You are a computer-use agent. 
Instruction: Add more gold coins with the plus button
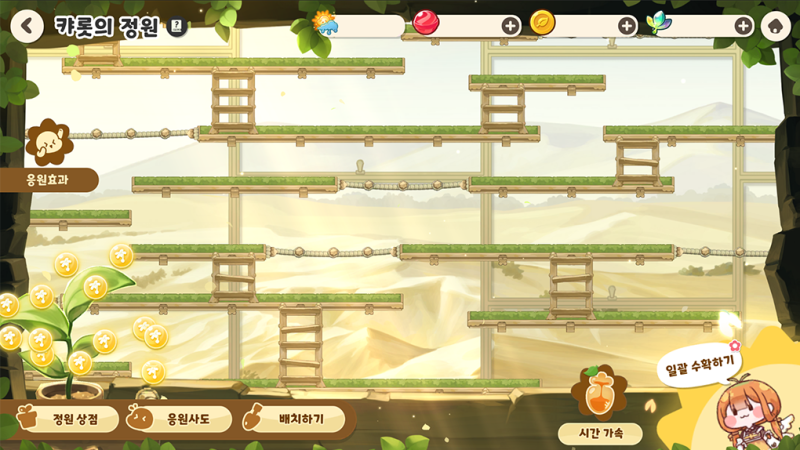pos(627,26)
